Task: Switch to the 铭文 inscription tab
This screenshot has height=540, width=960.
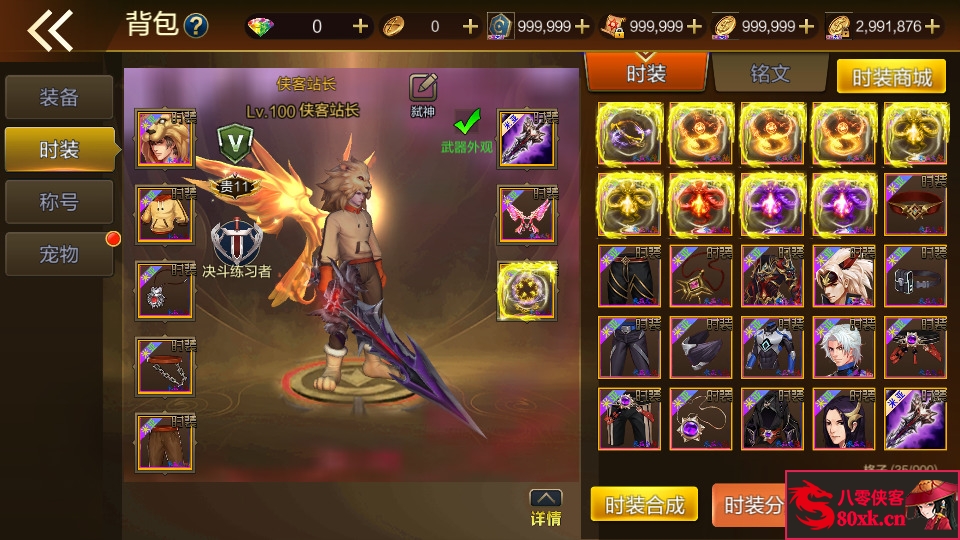Action: pos(769,74)
